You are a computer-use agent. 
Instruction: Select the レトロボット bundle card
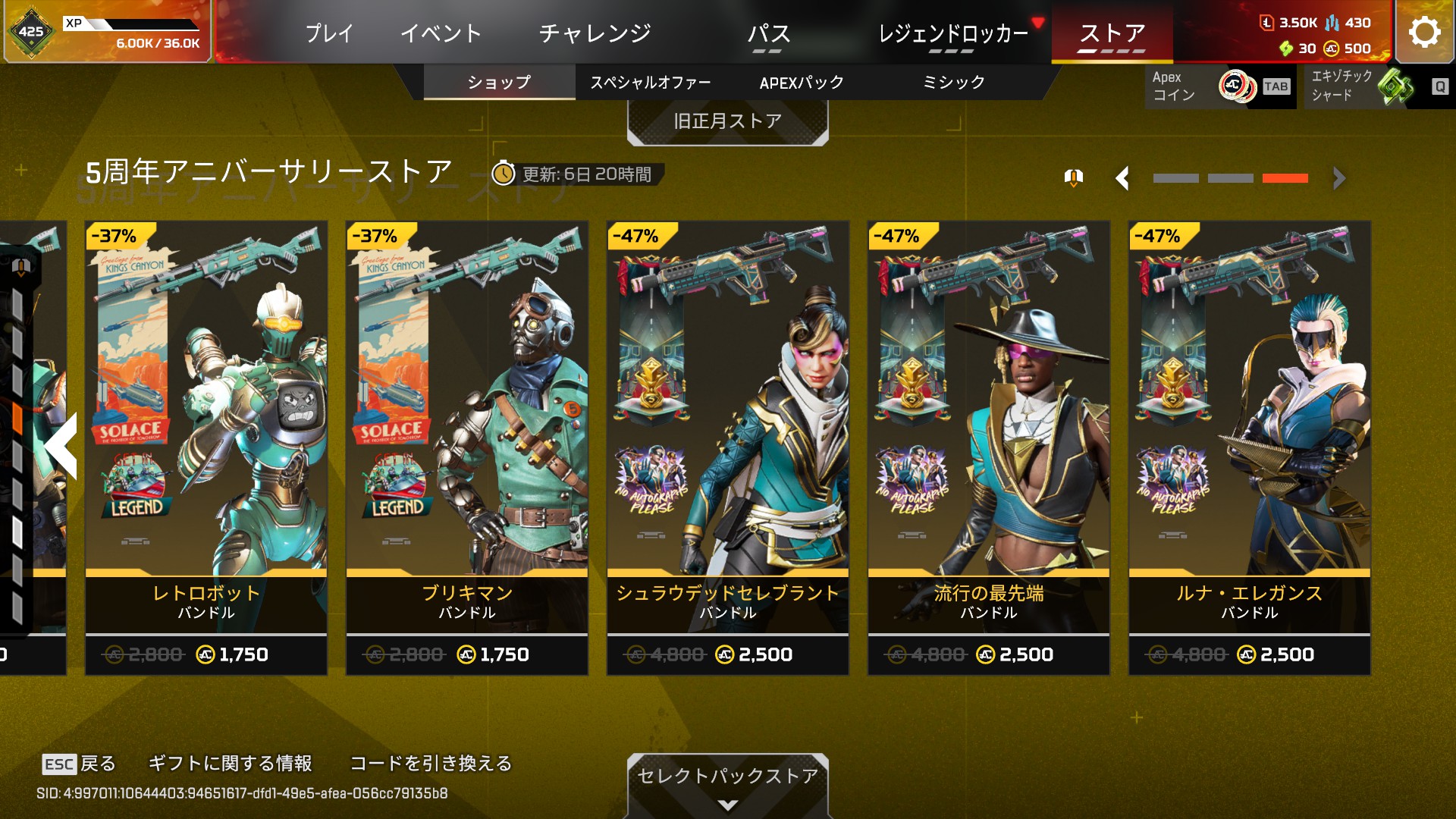pyautogui.click(x=206, y=447)
